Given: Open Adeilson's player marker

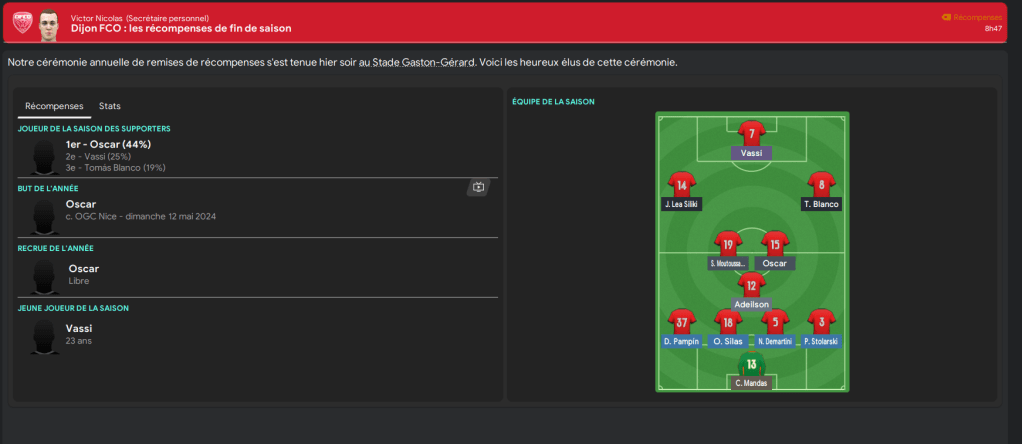Looking at the screenshot, I should (x=752, y=286).
